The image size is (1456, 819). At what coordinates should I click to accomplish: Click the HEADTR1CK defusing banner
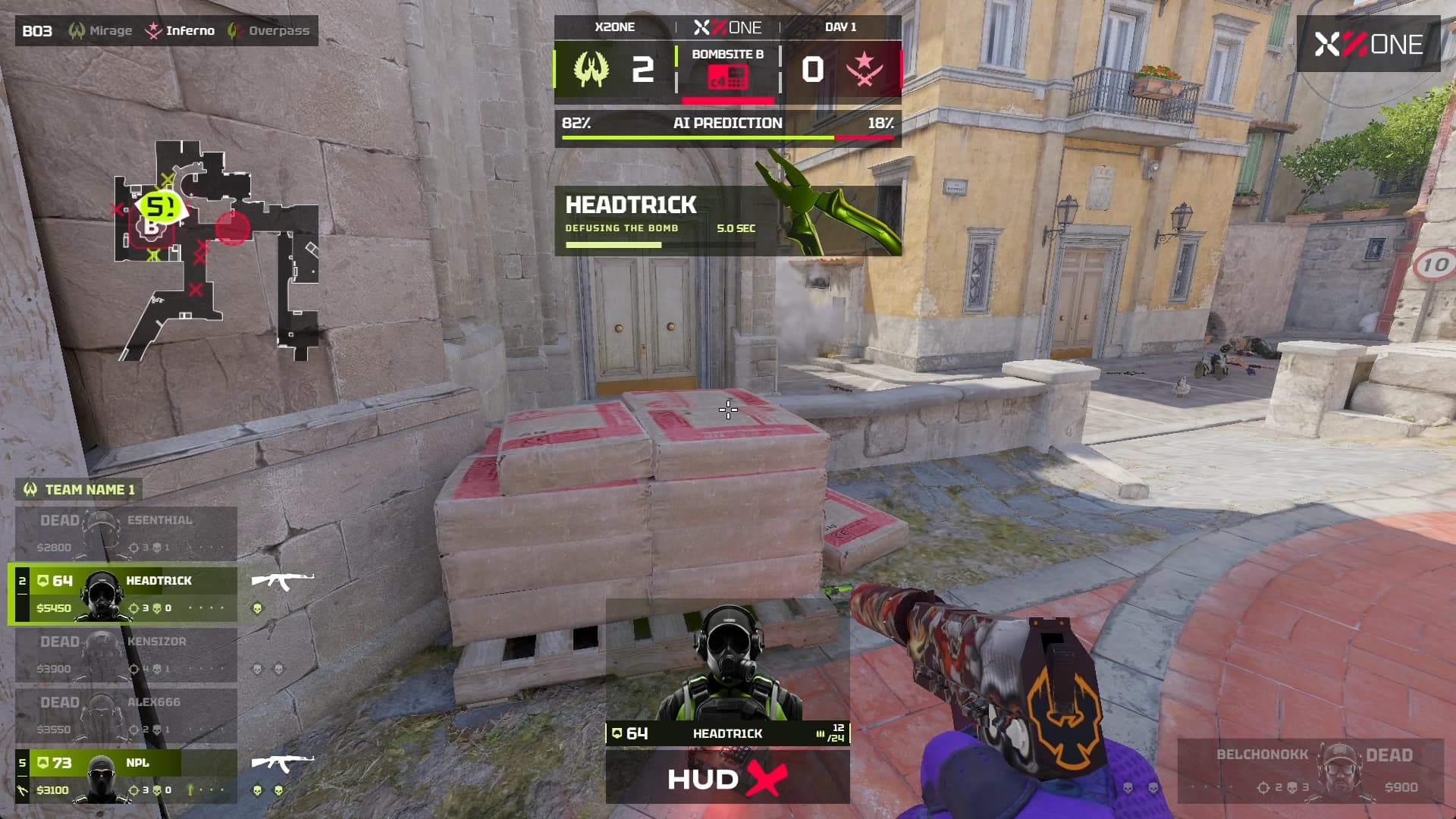[x=666, y=220]
